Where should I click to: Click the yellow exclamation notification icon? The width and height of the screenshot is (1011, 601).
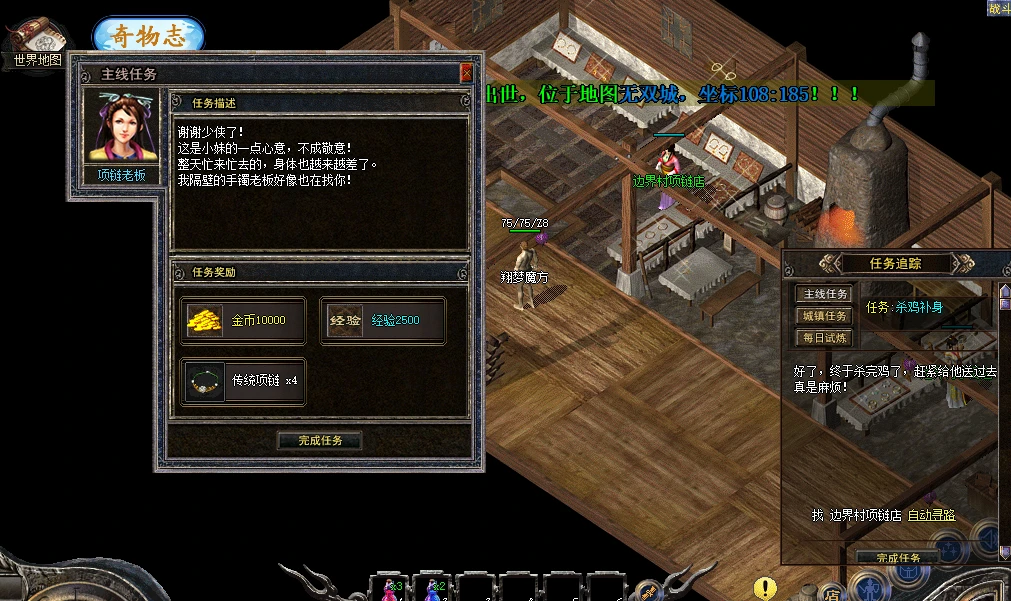click(x=765, y=588)
